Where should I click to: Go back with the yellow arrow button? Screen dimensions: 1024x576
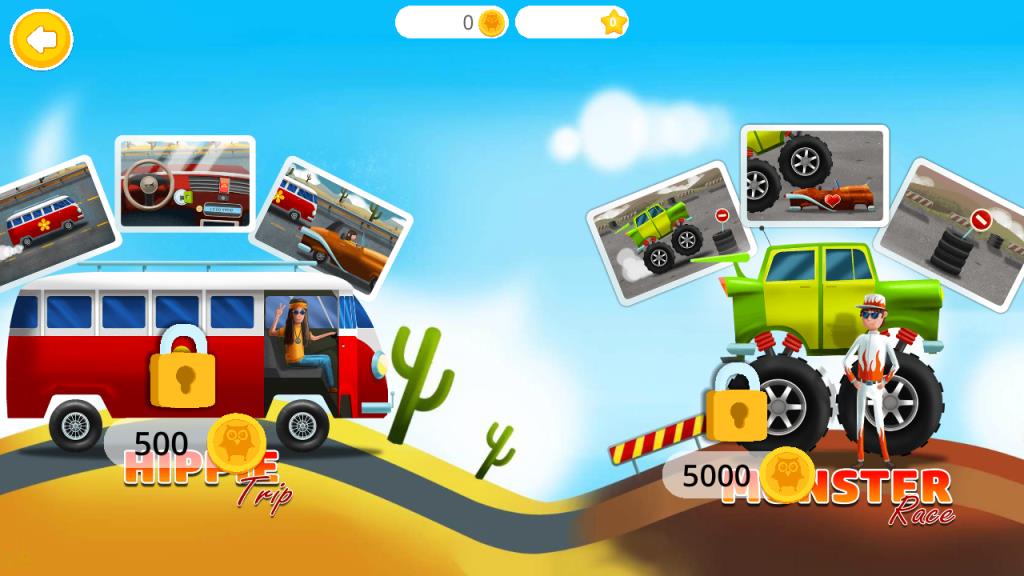click(x=41, y=40)
